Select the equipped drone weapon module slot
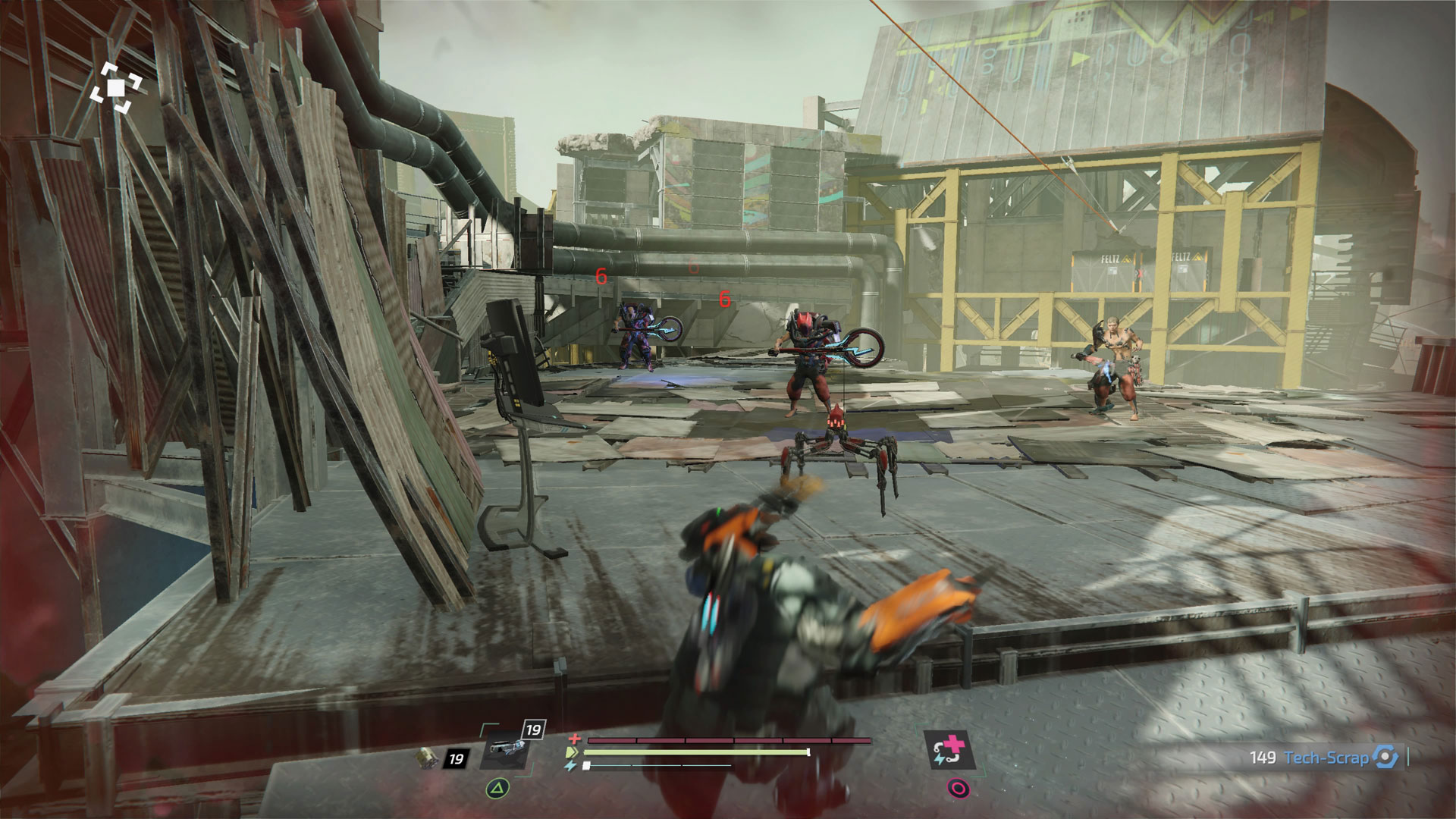The image size is (1456, 819). click(x=504, y=750)
